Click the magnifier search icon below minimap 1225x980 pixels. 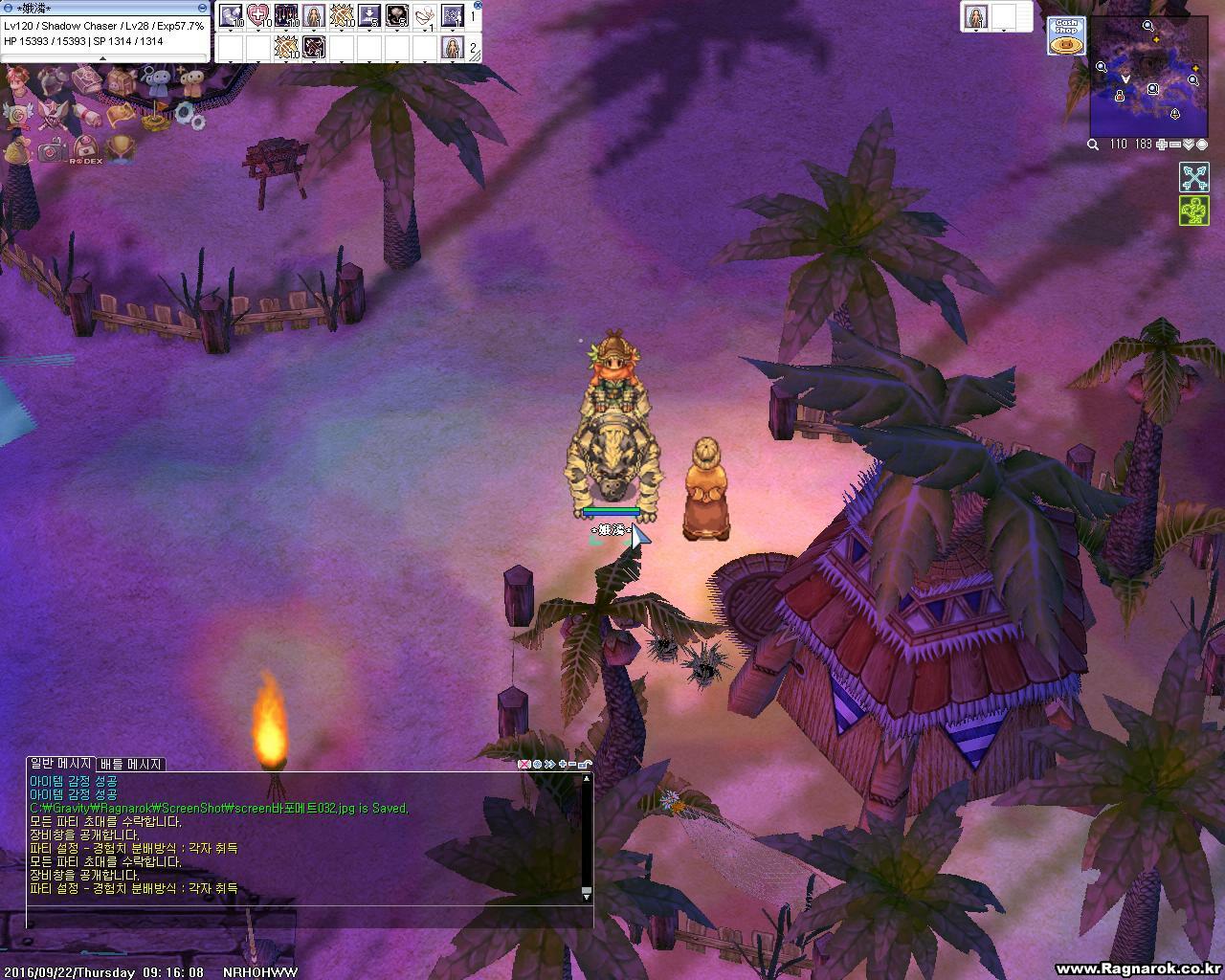click(x=1093, y=145)
